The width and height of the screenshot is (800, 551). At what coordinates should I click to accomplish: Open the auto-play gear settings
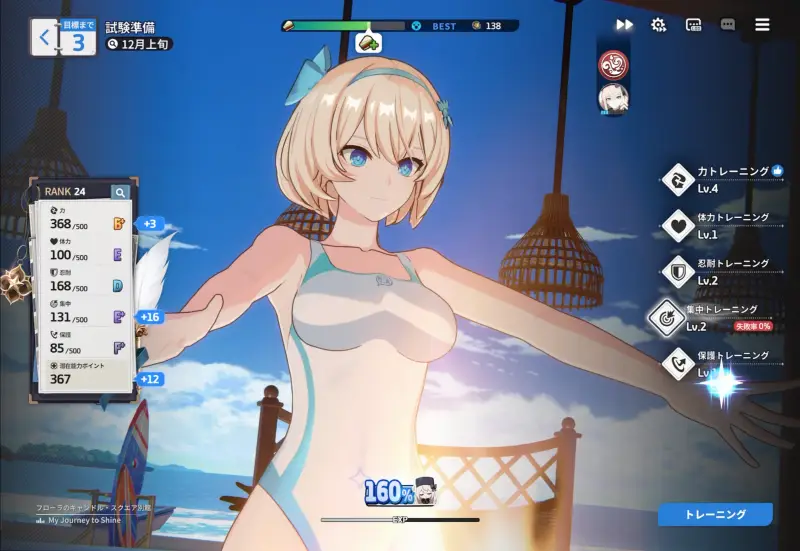coord(658,25)
